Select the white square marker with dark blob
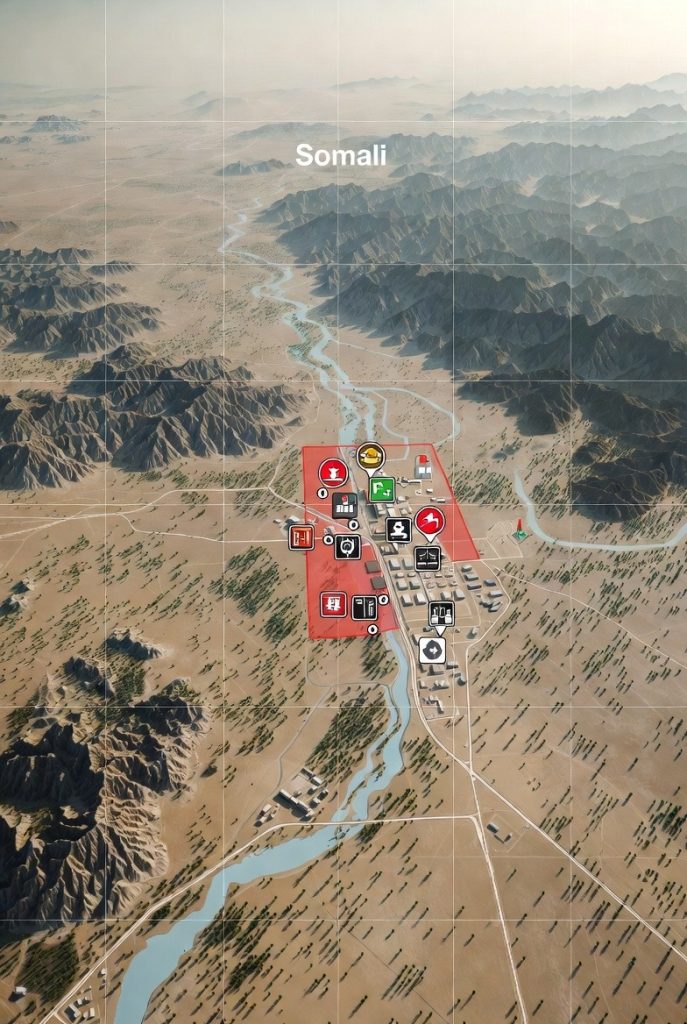The width and height of the screenshot is (687, 1024). (x=432, y=651)
